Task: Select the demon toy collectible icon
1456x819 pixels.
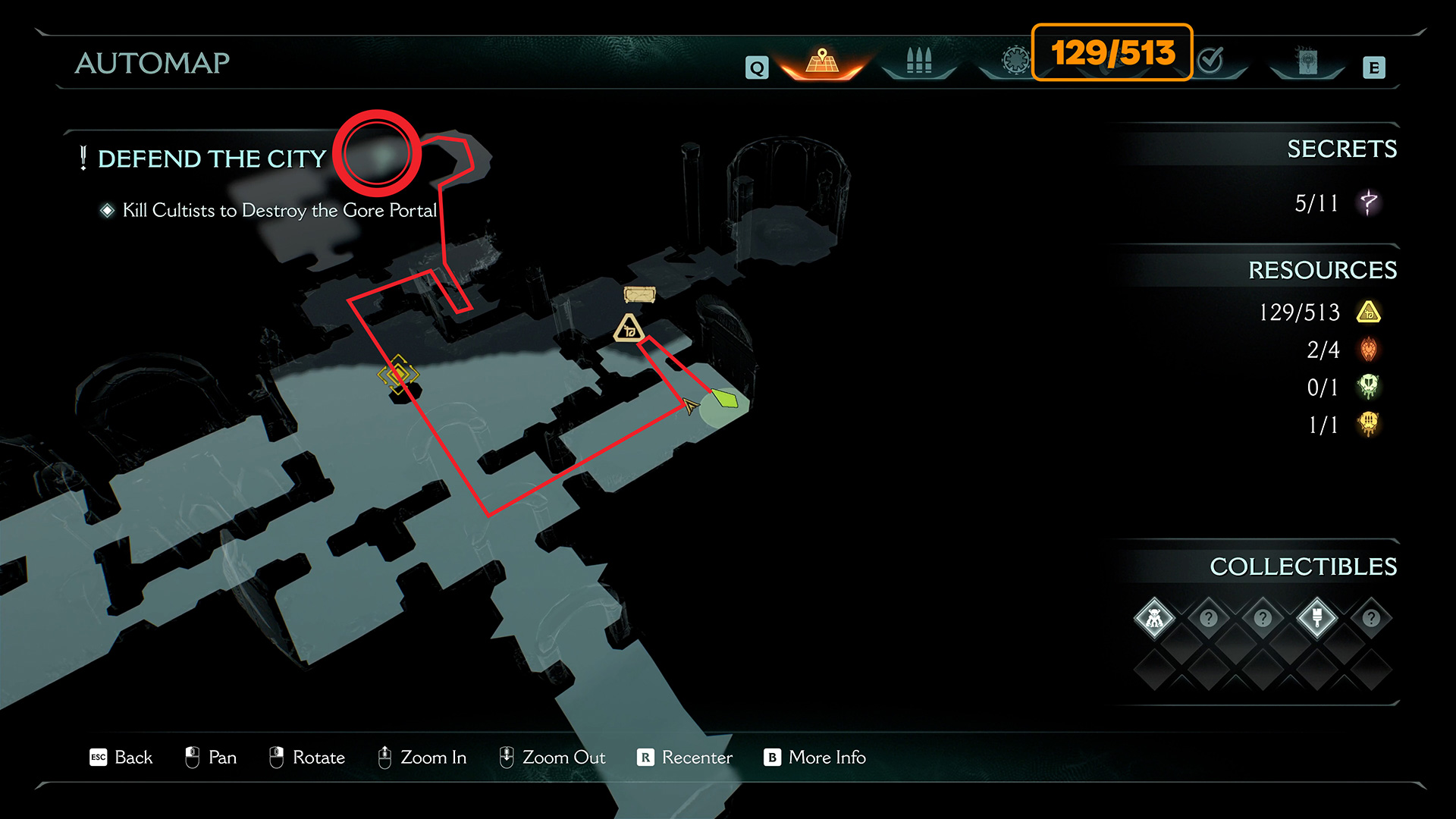Action: point(1154,618)
